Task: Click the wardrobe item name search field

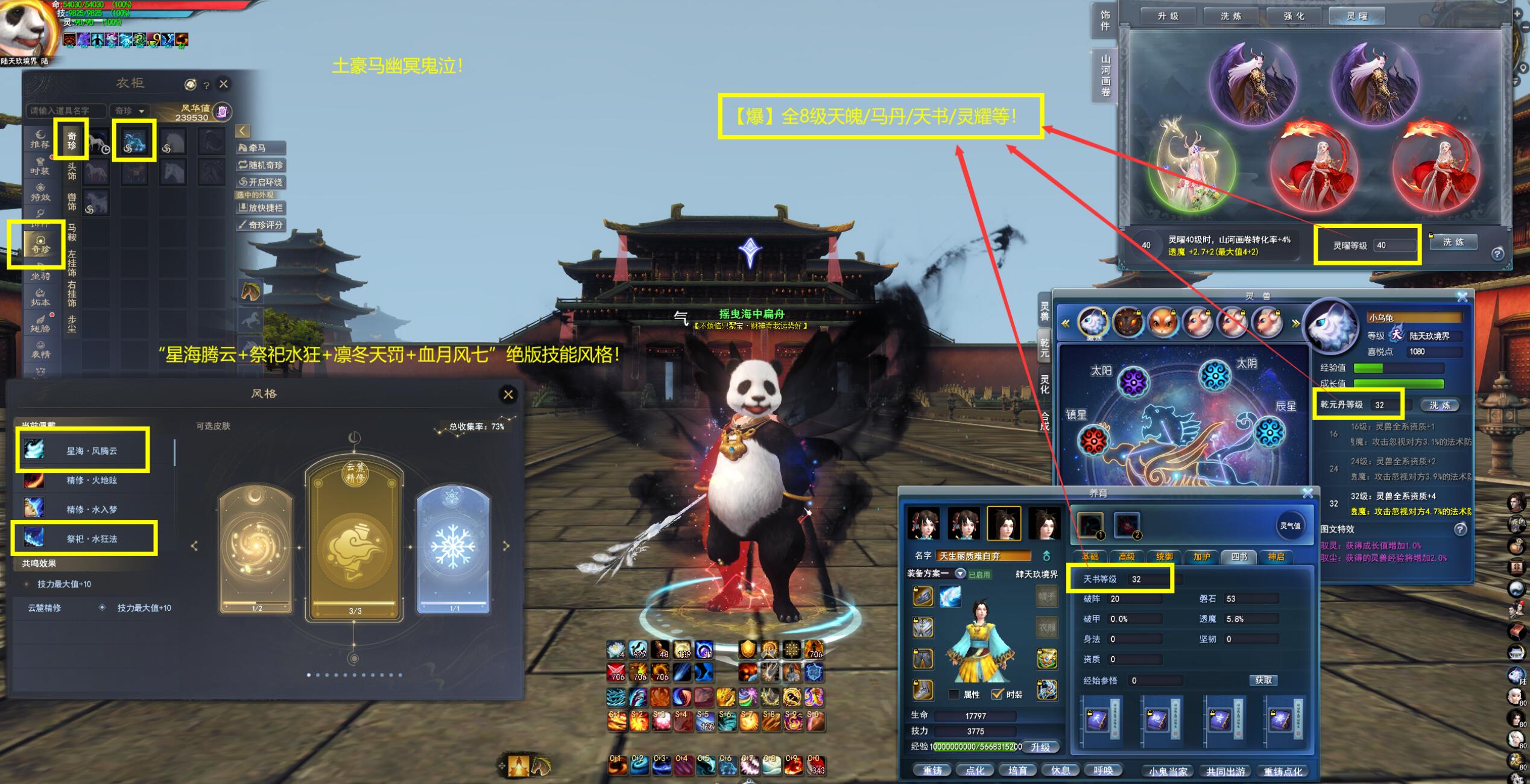Action: point(65,111)
